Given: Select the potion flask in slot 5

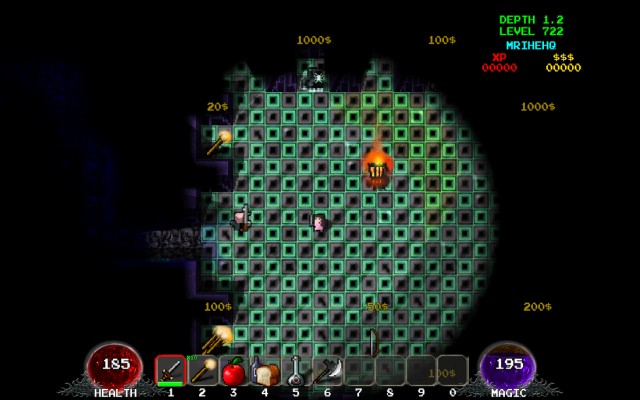Looking at the screenshot, I should [296, 372].
